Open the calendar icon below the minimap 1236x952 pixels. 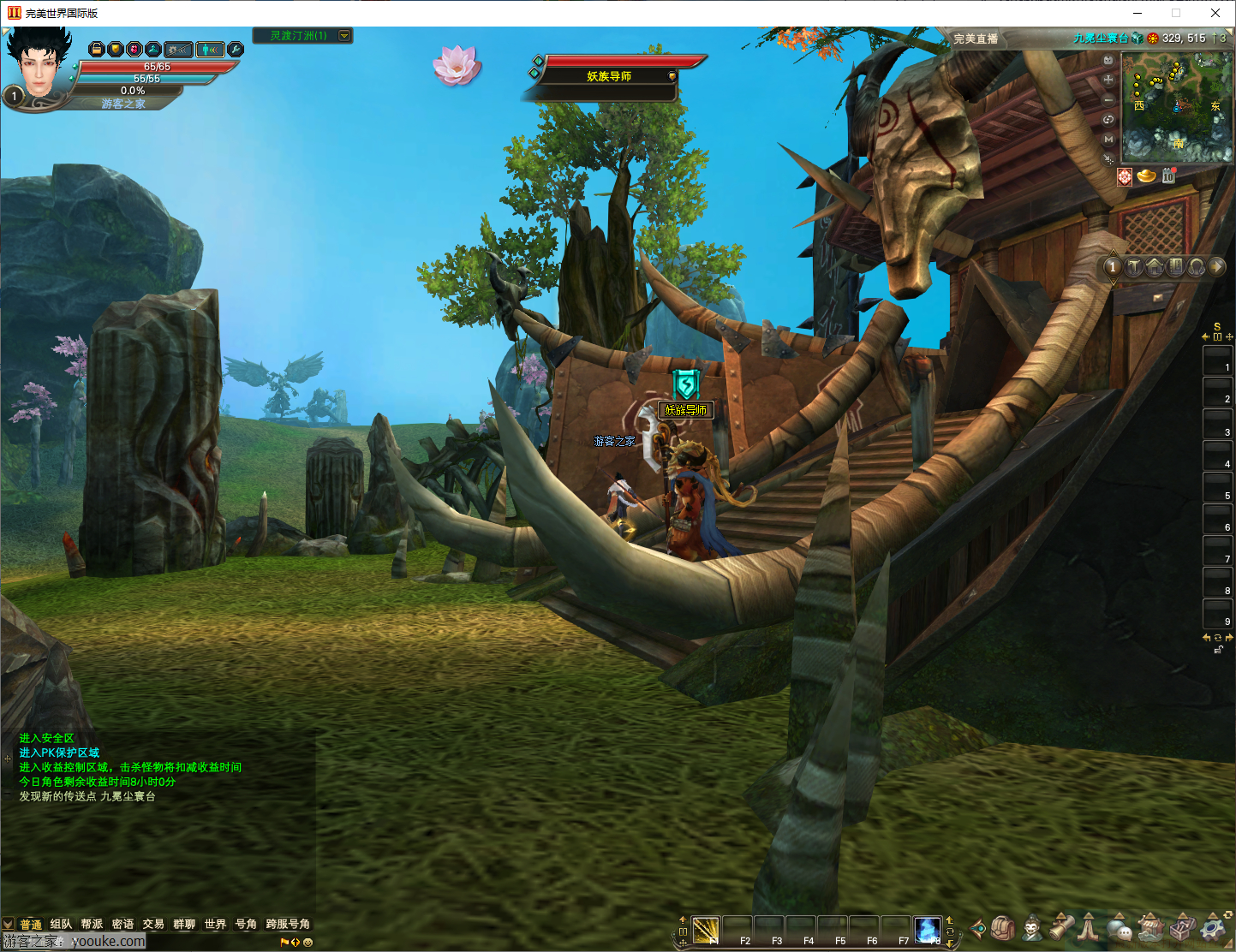tap(1168, 176)
